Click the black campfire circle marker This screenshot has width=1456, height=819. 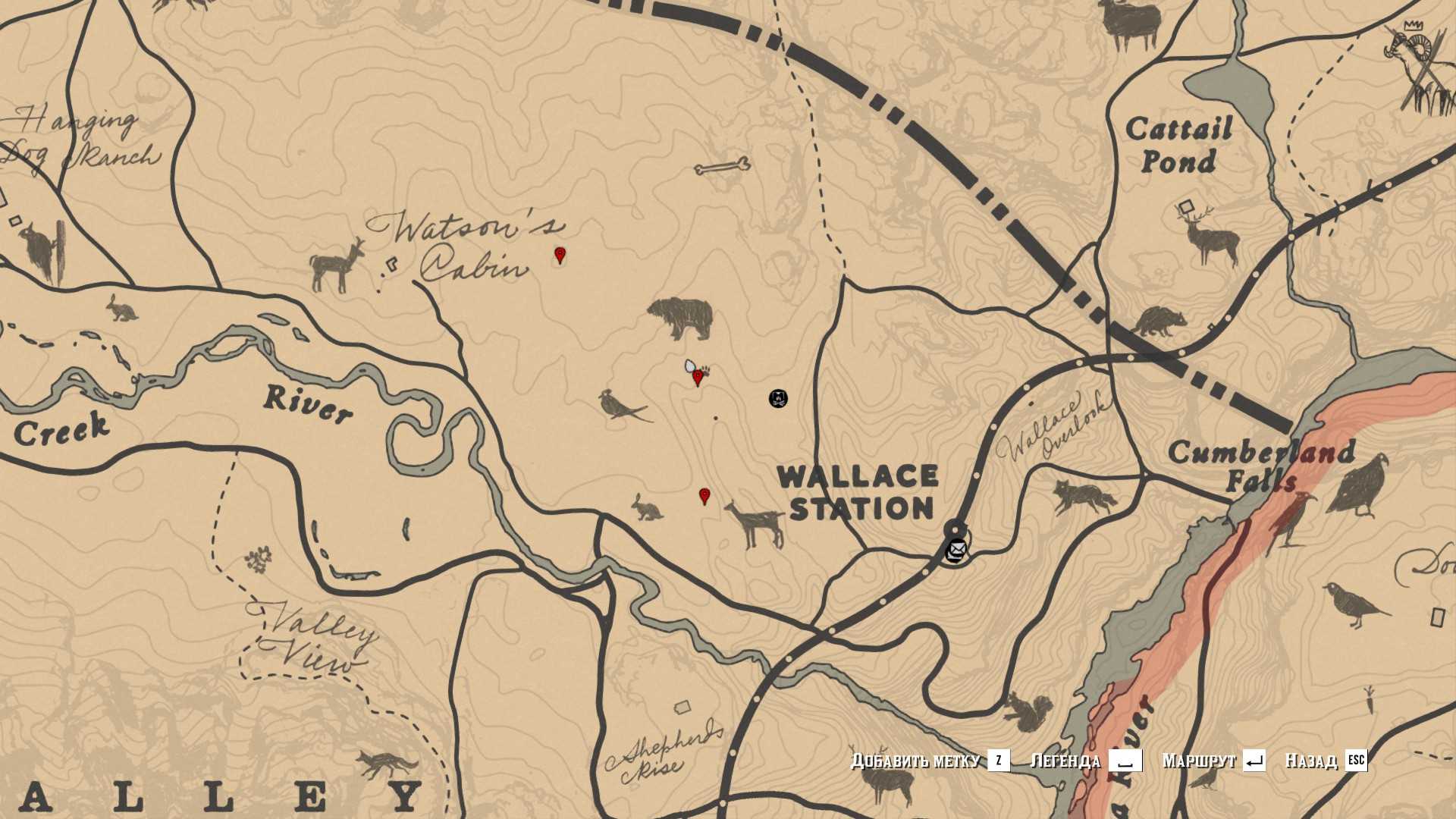pyautogui.click(x=778, y=397)
